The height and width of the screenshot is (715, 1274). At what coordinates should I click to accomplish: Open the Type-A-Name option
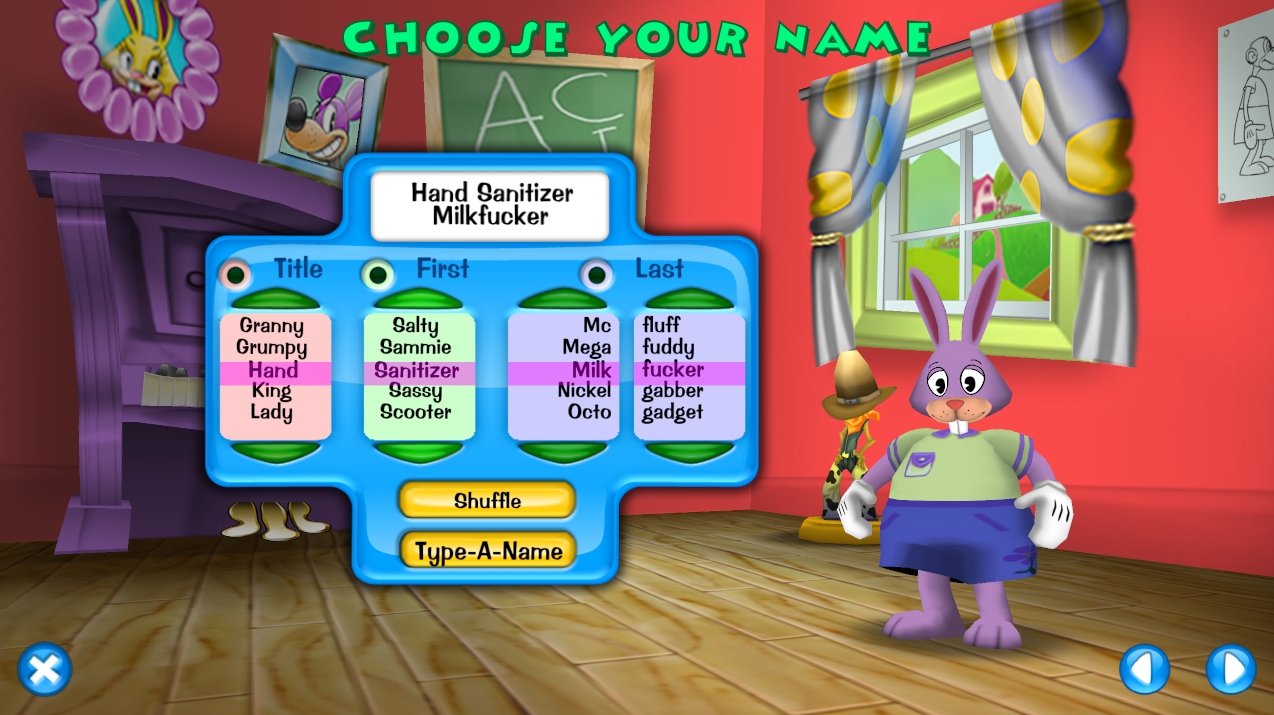coord(487,550)
